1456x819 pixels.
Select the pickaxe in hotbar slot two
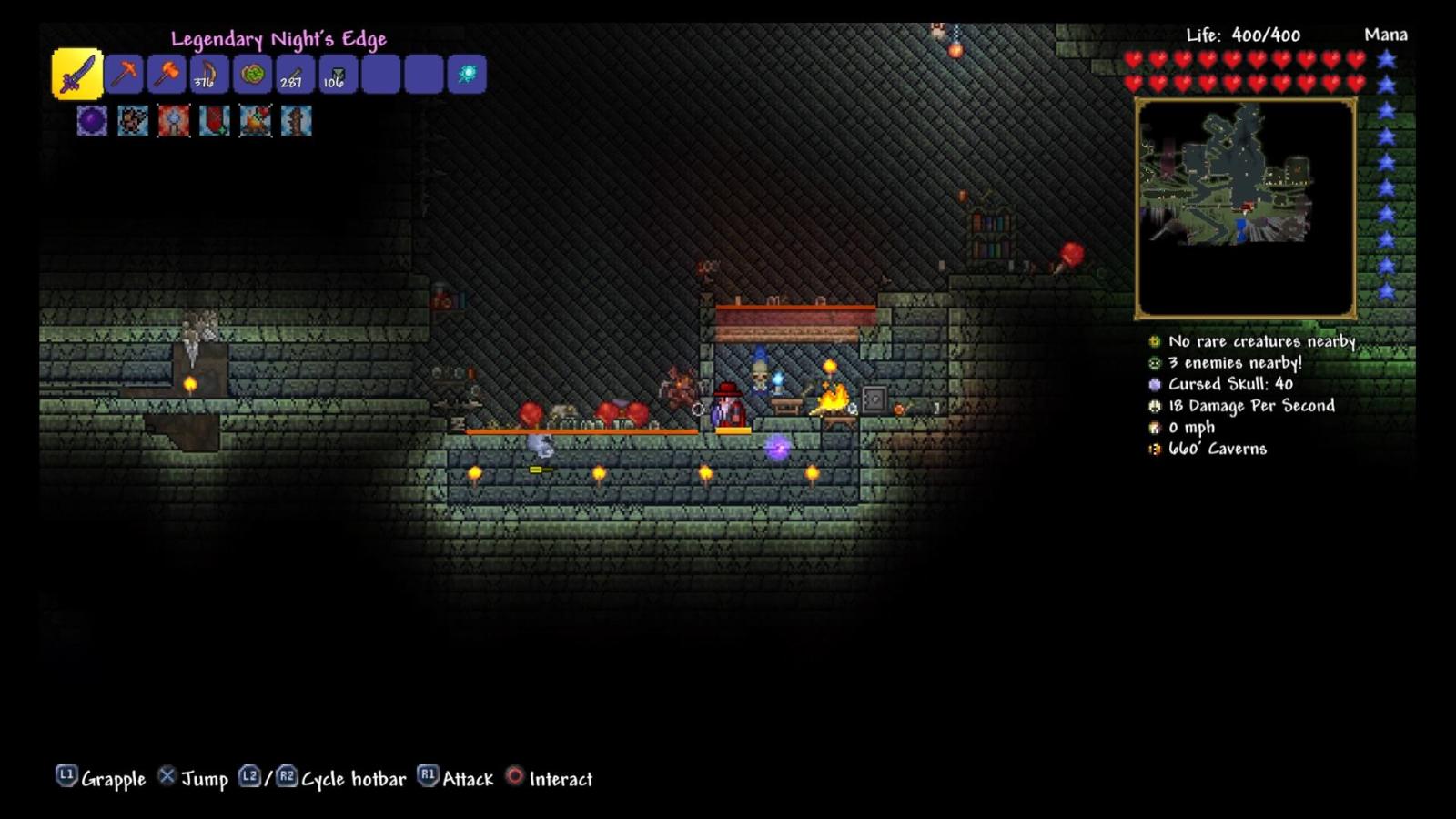(125, 76)
